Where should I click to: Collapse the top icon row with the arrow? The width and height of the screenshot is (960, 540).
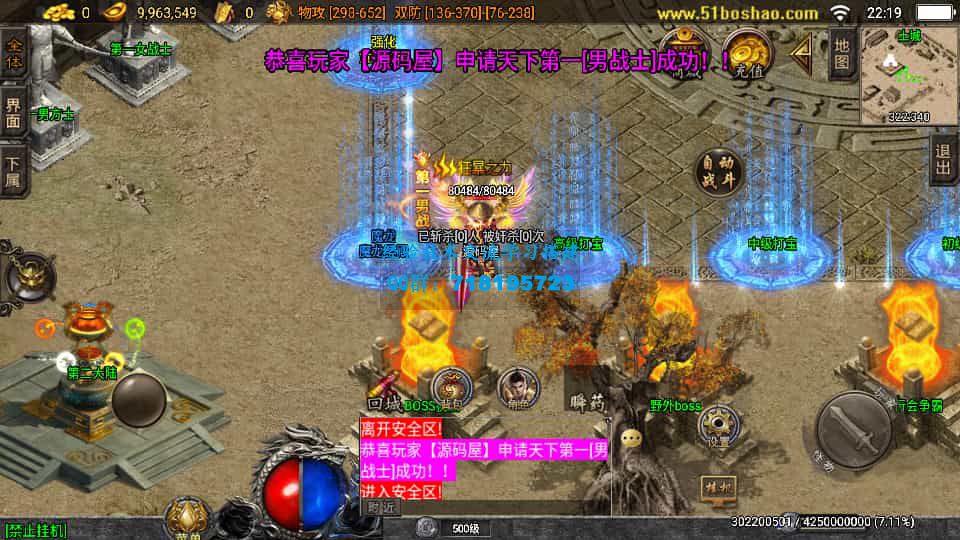802,52
